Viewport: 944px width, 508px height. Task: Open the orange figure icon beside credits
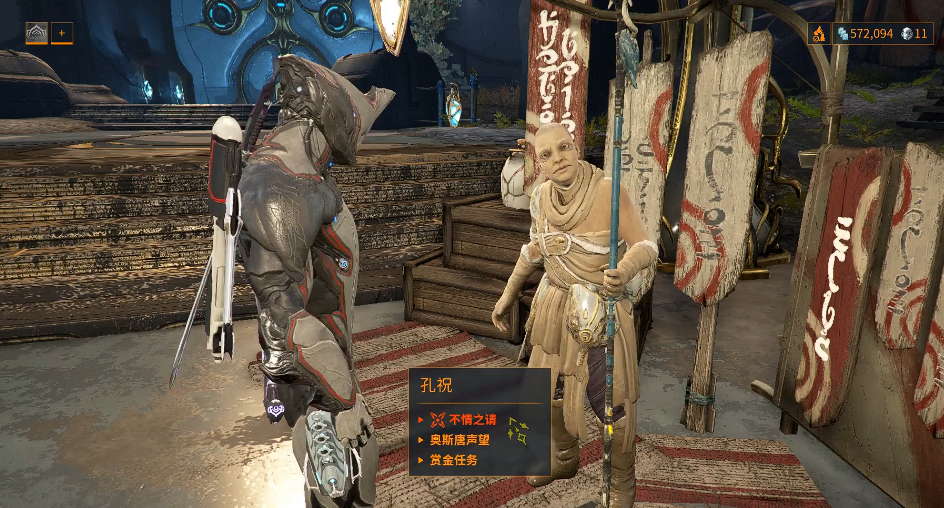(819, 34)
